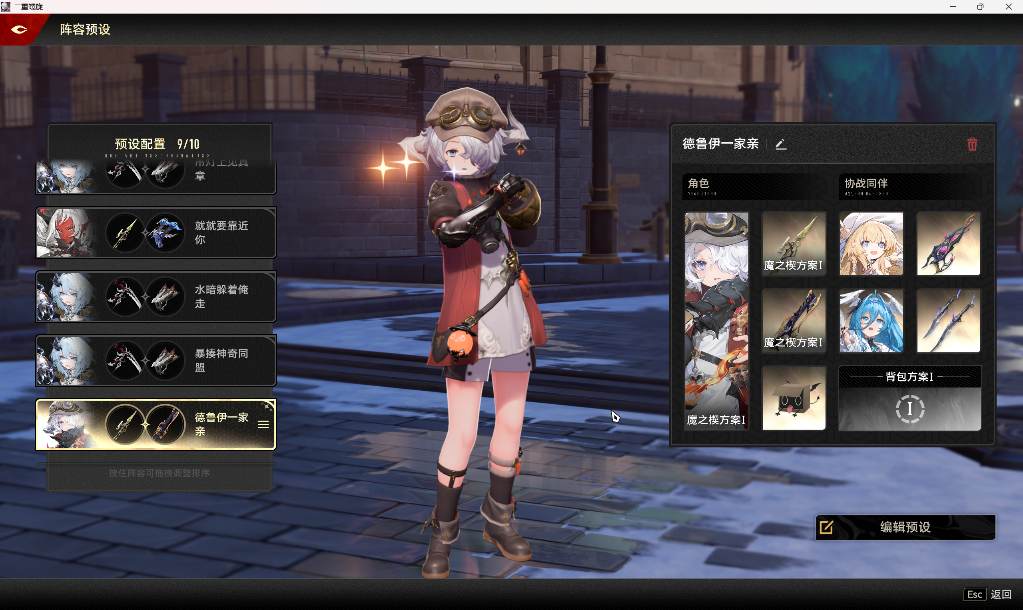Image resolution: width=1023 pixels, height=610 pixels.
Task: Click the 编辑预设 (edit preset) button
Action: point(905,527)
